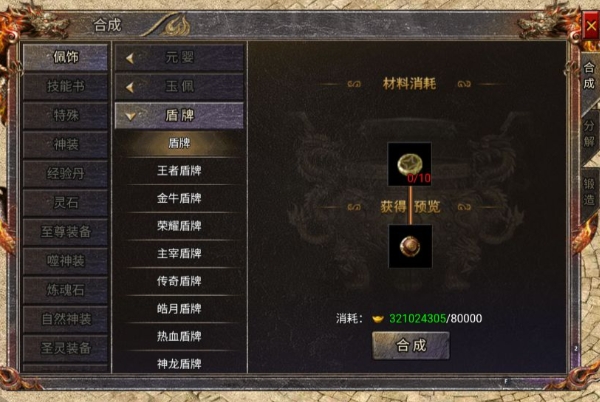Open the 特殊 category
600x402 pixels.
pyautogui.click(x=66, y=115)
